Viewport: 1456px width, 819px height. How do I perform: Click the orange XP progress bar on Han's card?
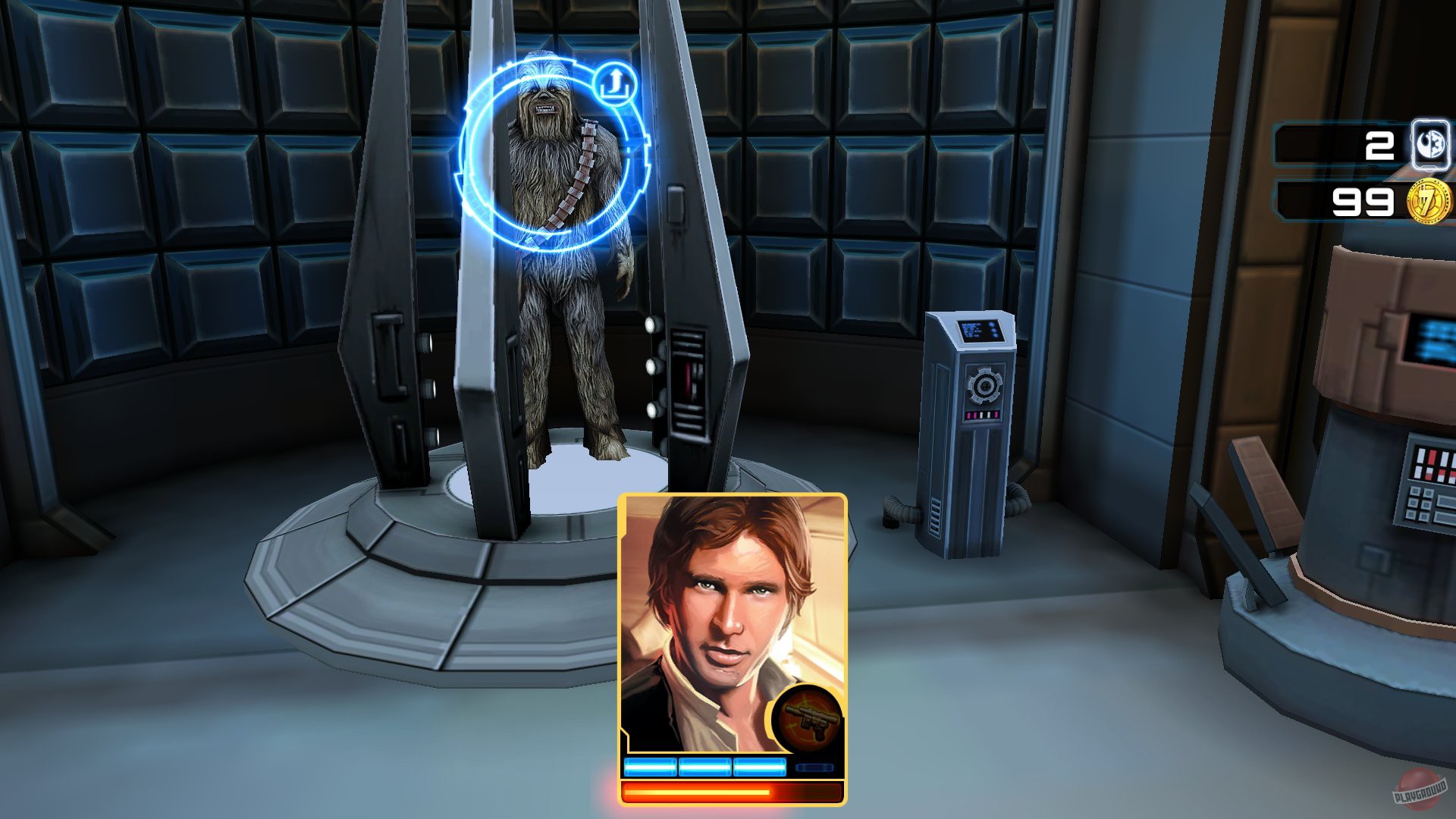(x=728, y=793)
